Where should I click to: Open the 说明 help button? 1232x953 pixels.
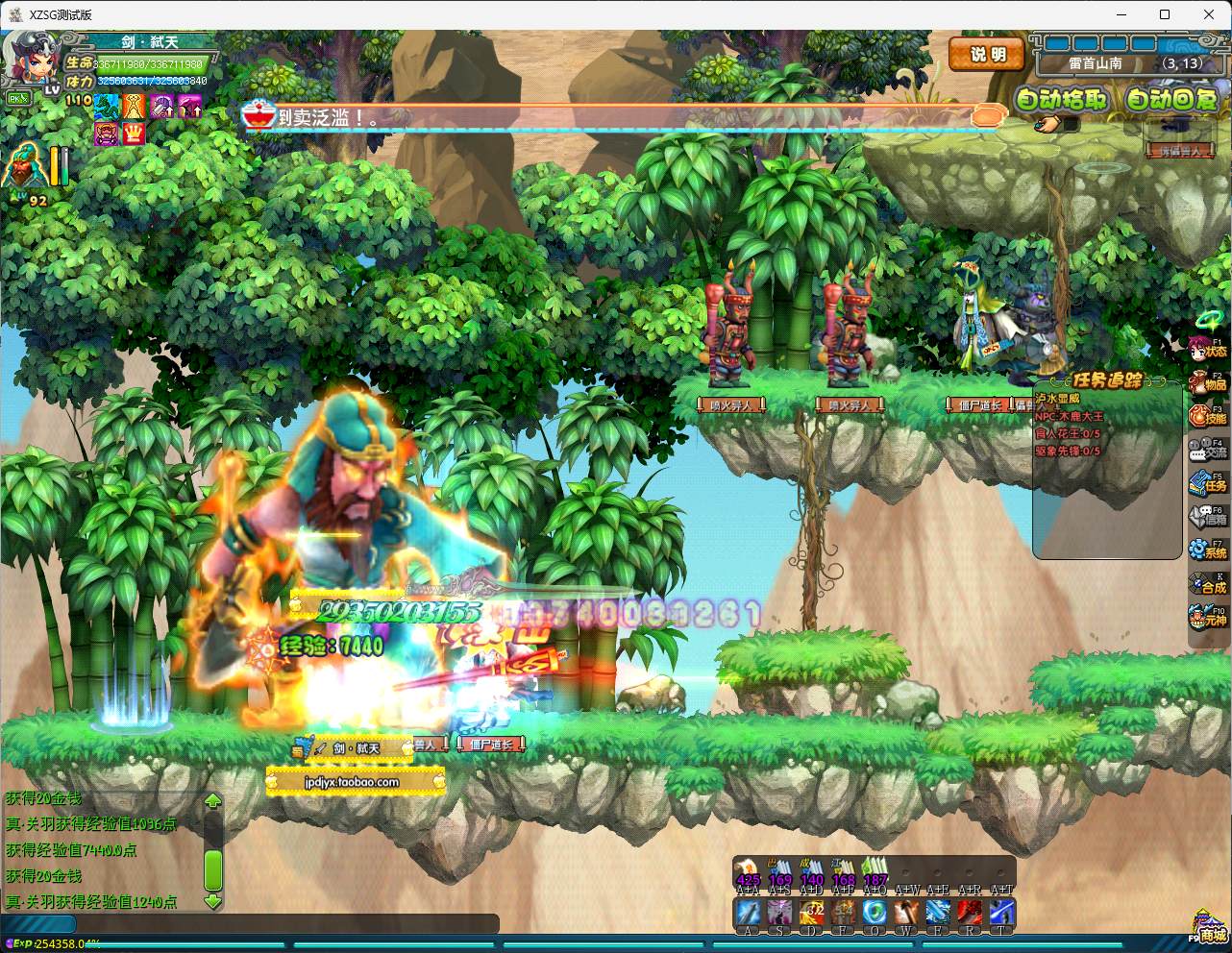[987, 55]
